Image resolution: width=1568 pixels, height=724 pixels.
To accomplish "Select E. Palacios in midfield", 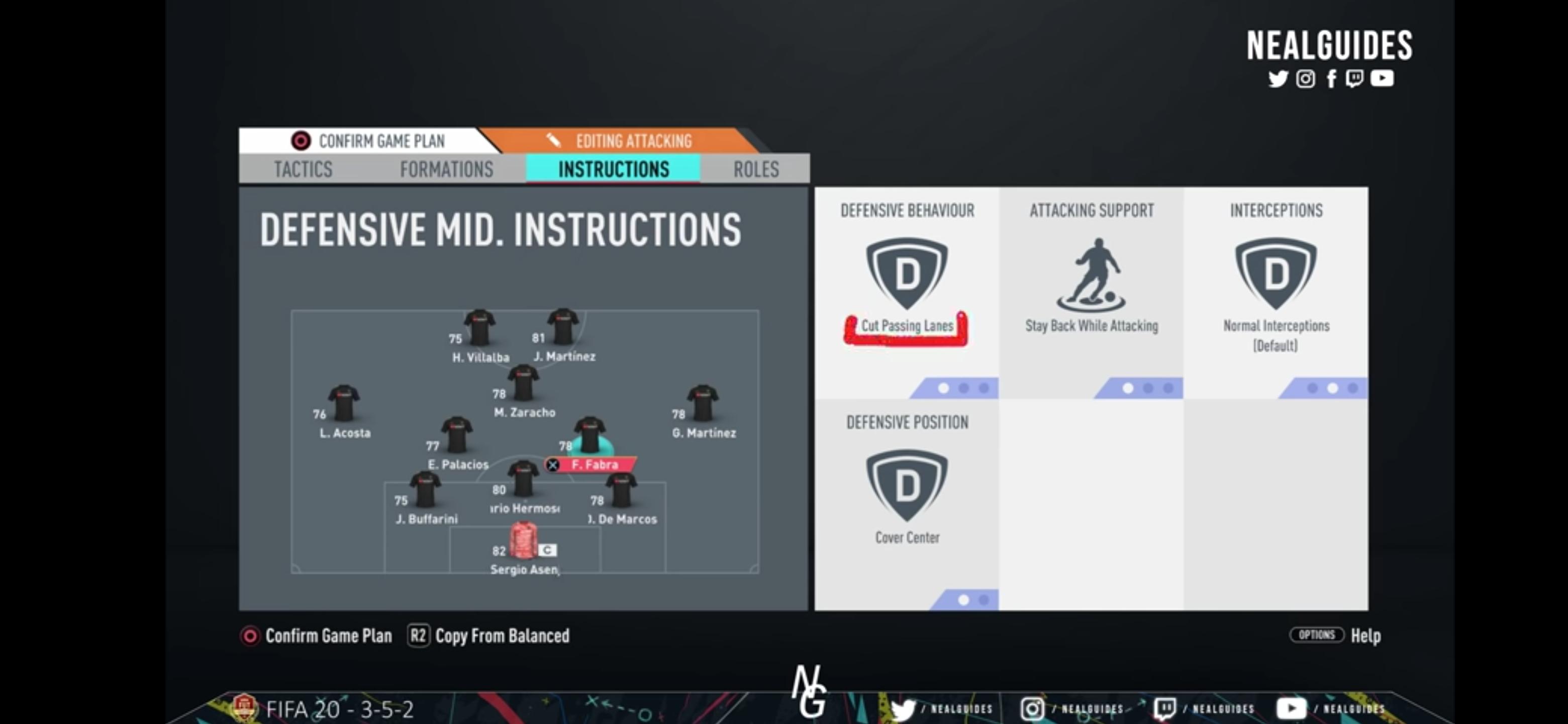I will click(x=457, y=436).
